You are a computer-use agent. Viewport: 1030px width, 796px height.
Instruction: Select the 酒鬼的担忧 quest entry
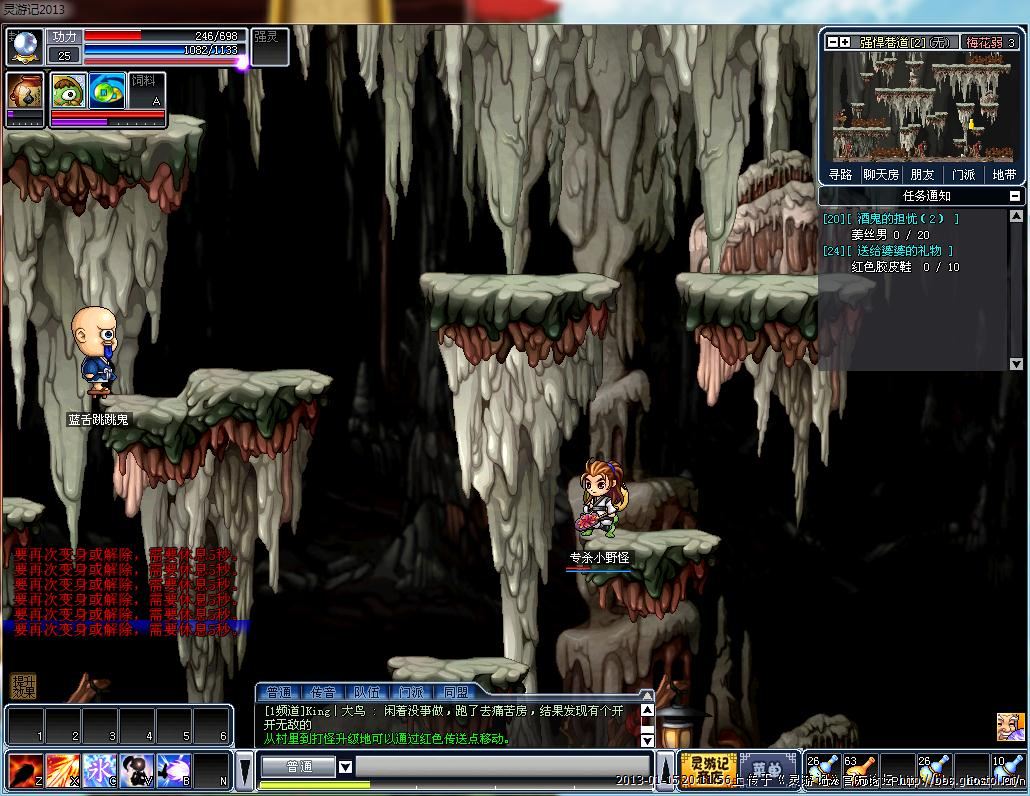pos(890,218)
